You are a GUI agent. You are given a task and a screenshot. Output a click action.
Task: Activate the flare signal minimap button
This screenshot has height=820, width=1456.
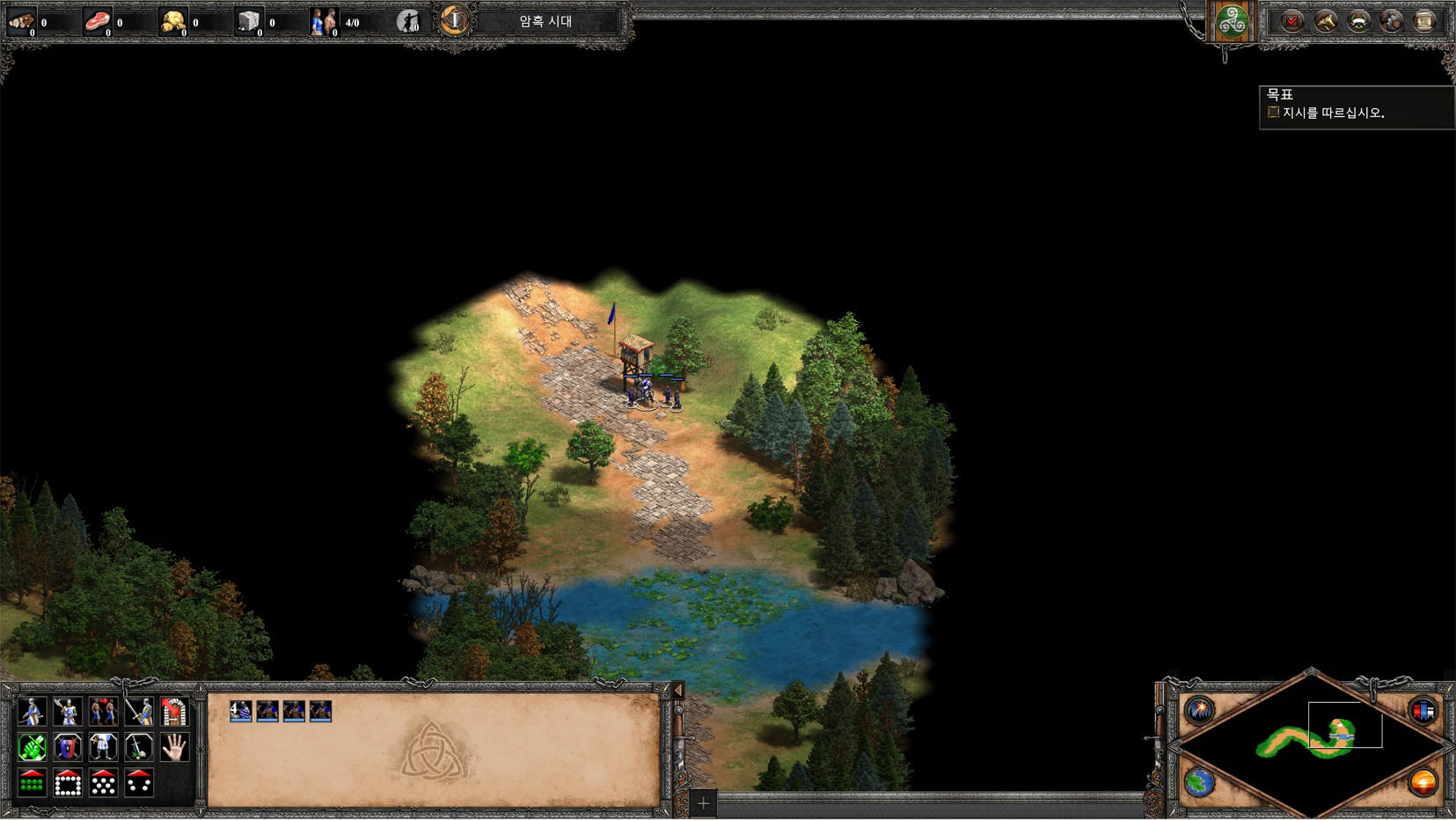[1199, 710]
